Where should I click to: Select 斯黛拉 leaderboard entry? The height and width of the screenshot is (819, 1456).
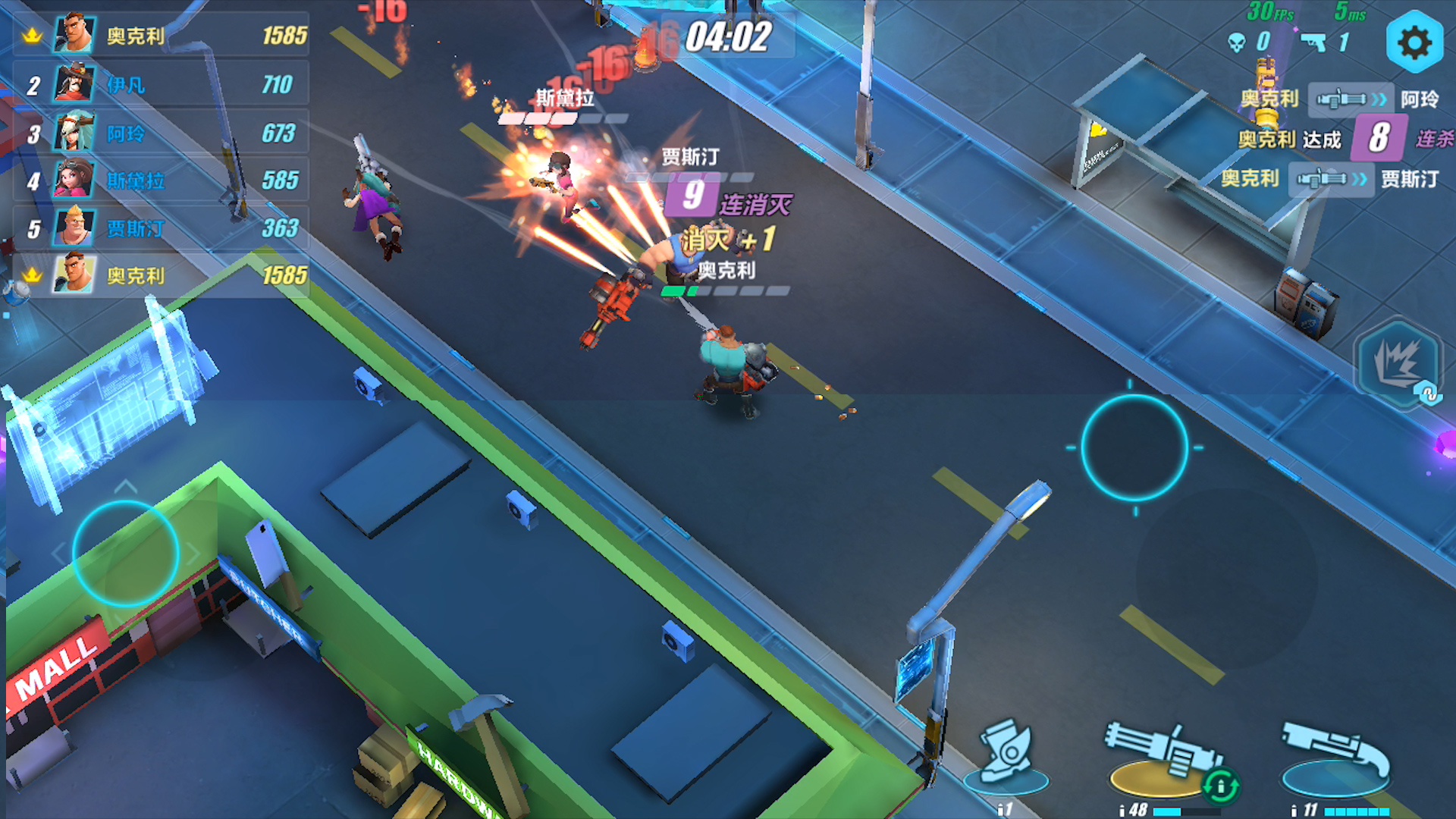pos(161,180)
